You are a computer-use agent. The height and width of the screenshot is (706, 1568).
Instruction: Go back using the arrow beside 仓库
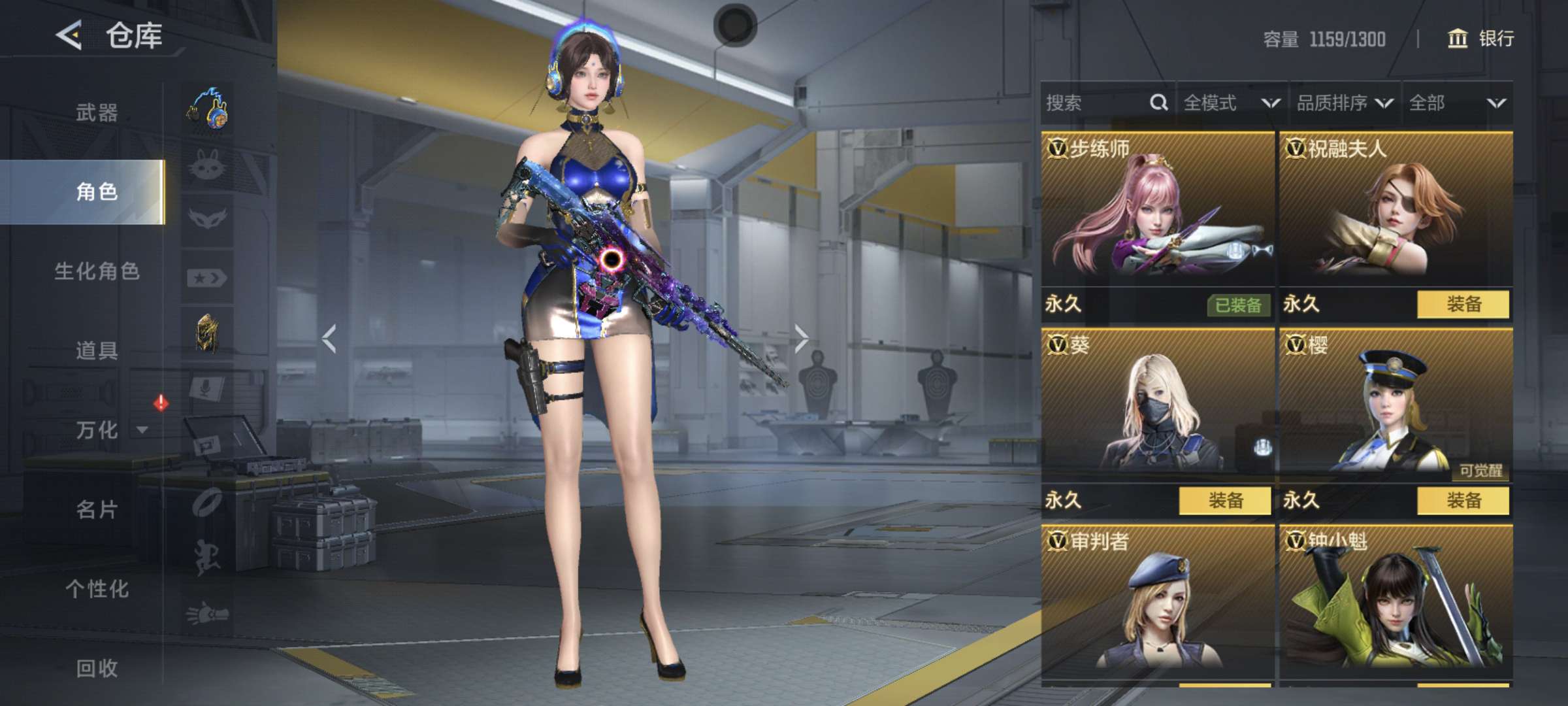coord(69,35)
